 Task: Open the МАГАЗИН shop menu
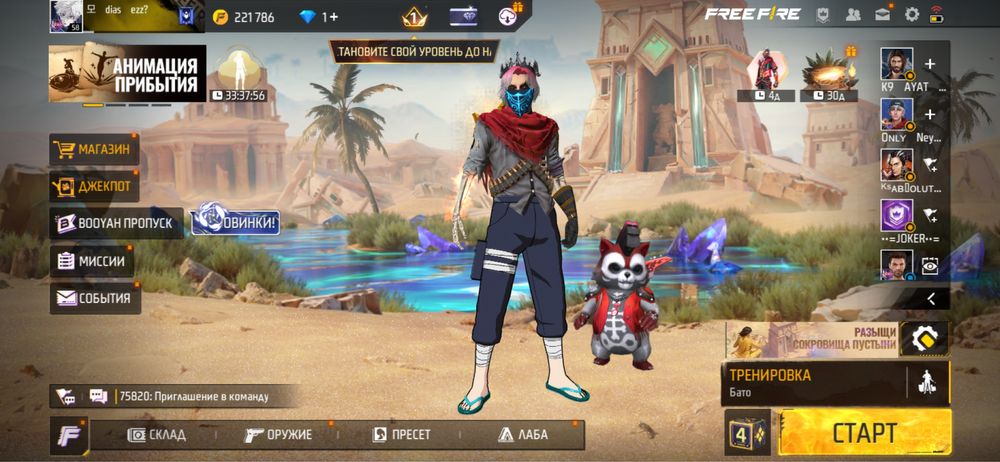94,150
